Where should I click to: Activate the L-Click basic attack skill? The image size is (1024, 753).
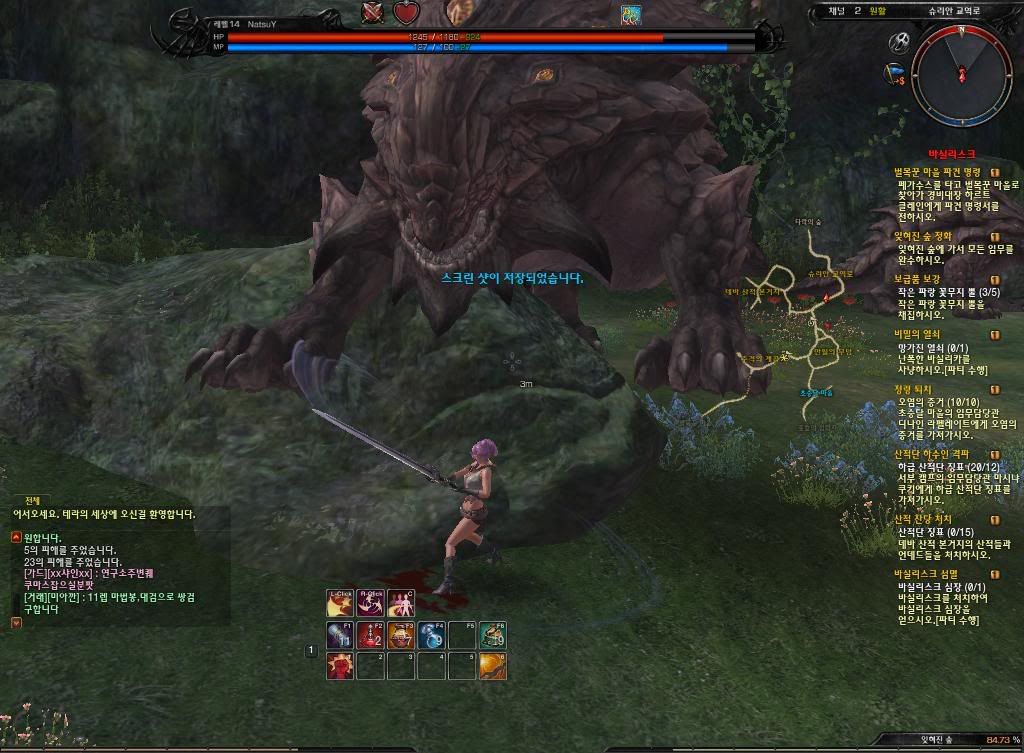[340, 604]
